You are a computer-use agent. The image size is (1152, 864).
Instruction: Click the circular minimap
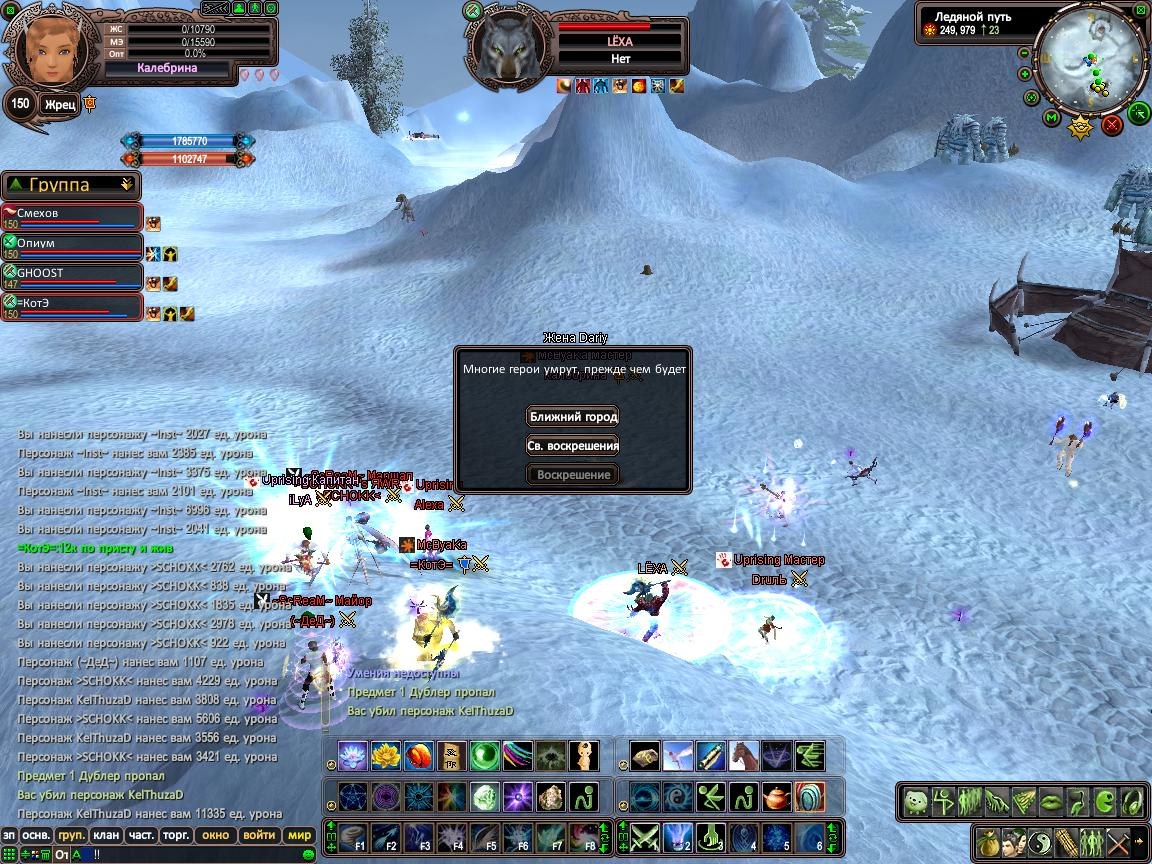point(1088,66)
